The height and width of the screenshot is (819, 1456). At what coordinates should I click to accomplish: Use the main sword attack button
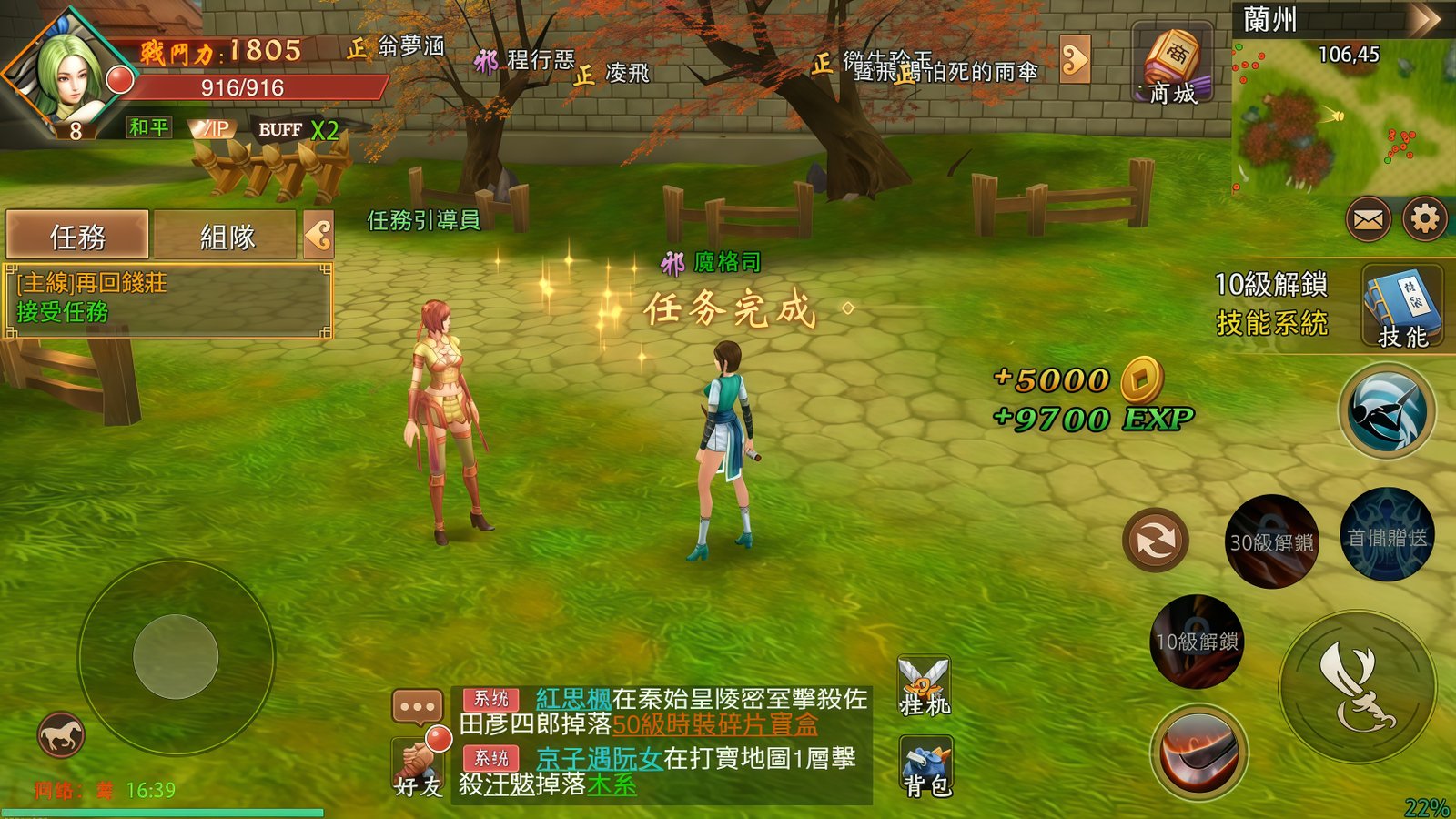[x=1357, y=687]
